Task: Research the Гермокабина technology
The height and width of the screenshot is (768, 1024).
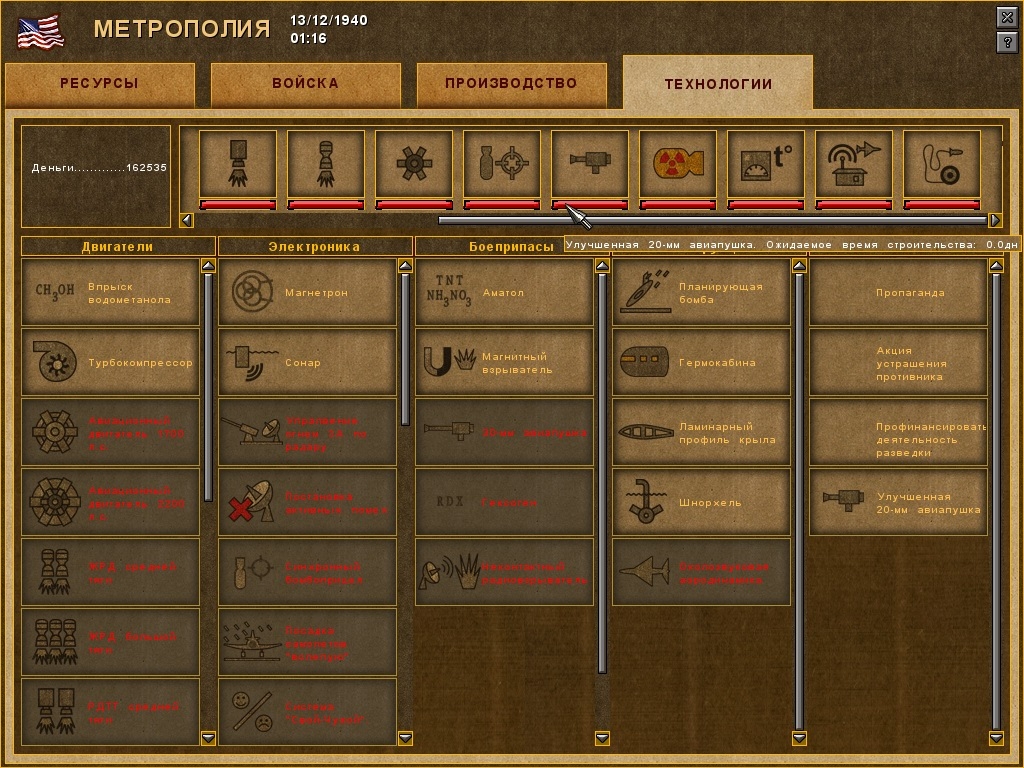Action: coord(701,363)
